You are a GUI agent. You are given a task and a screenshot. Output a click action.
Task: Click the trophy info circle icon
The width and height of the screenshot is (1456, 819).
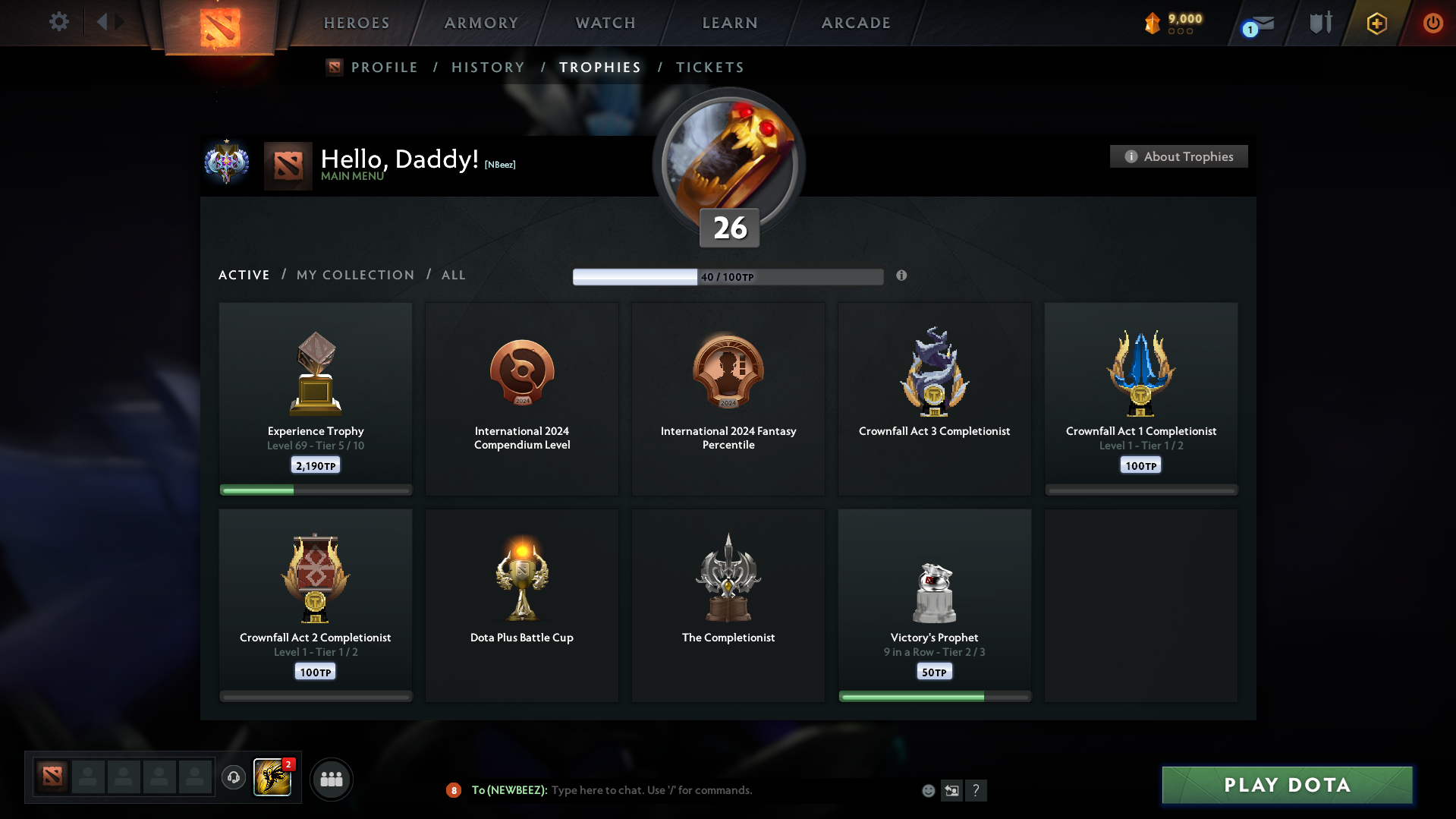pos(902,276)
